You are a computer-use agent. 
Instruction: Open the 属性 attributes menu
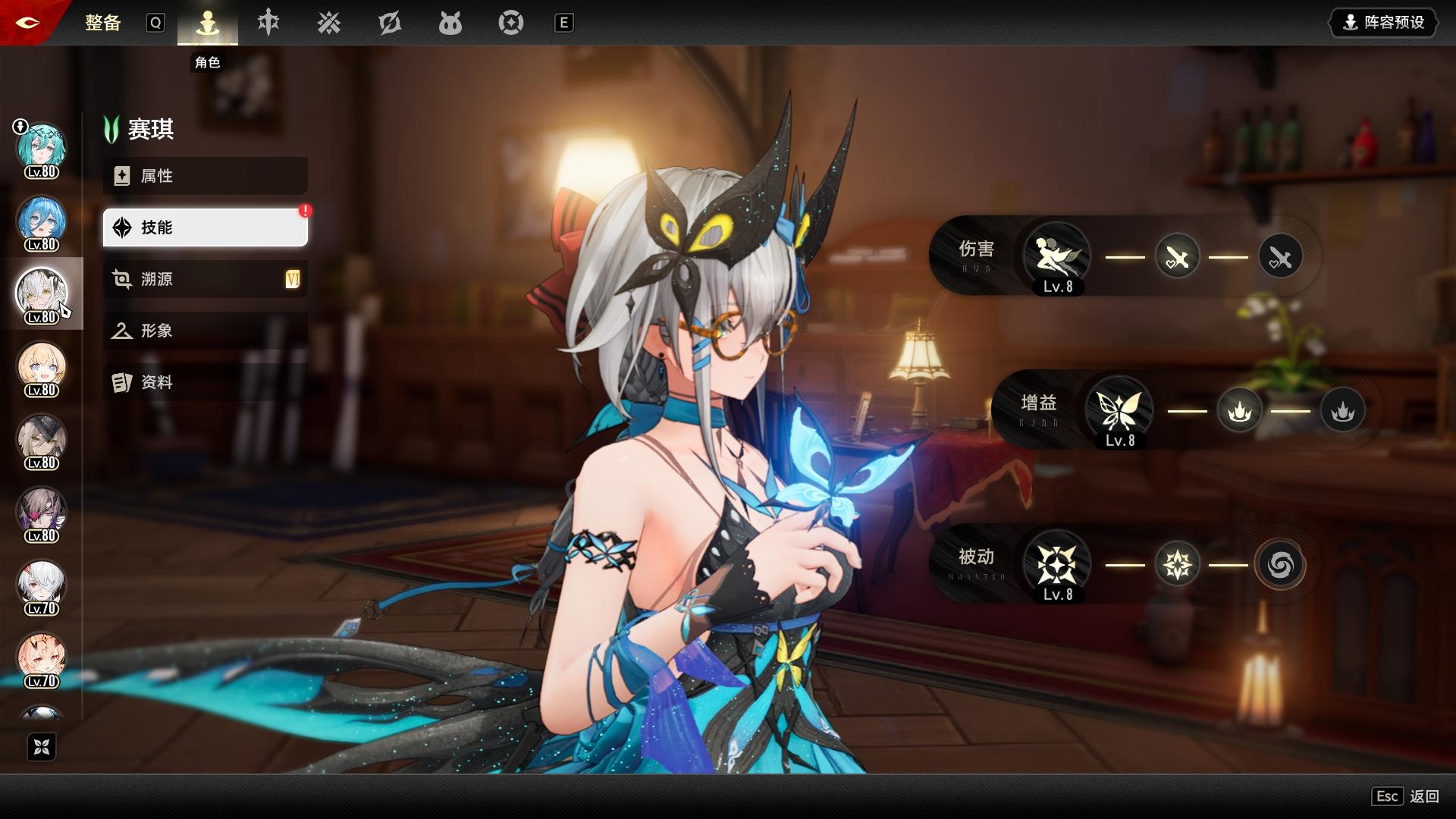(x=205, y=176)
